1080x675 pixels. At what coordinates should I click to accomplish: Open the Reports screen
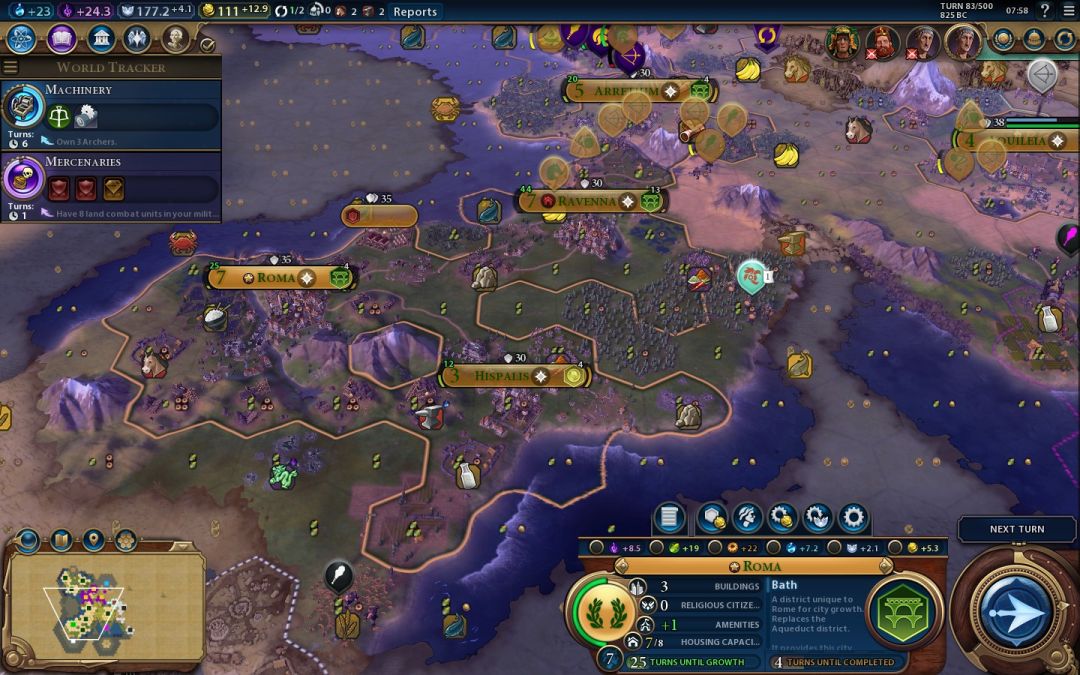(414, 11)
